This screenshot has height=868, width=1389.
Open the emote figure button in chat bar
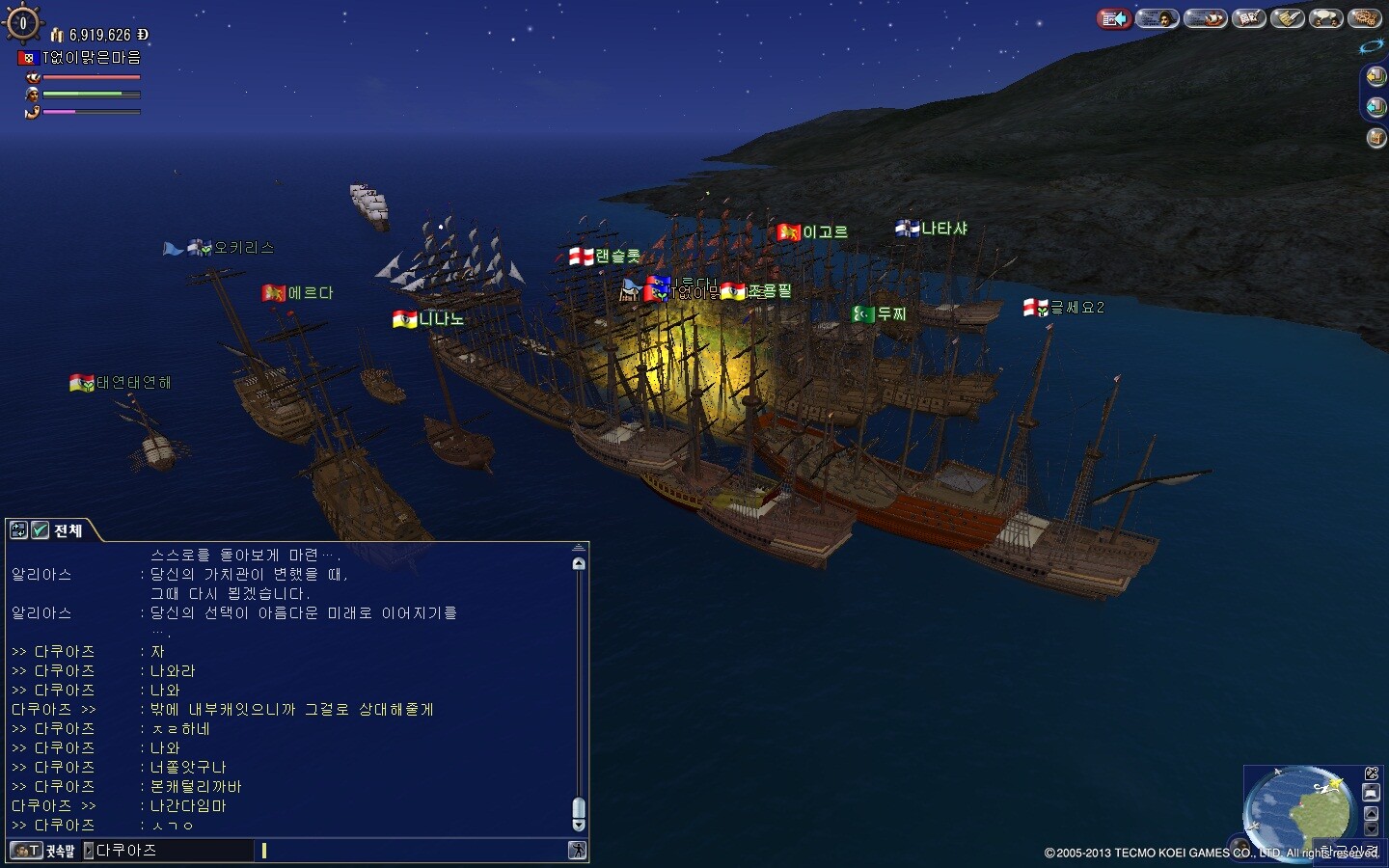(577, 851)
